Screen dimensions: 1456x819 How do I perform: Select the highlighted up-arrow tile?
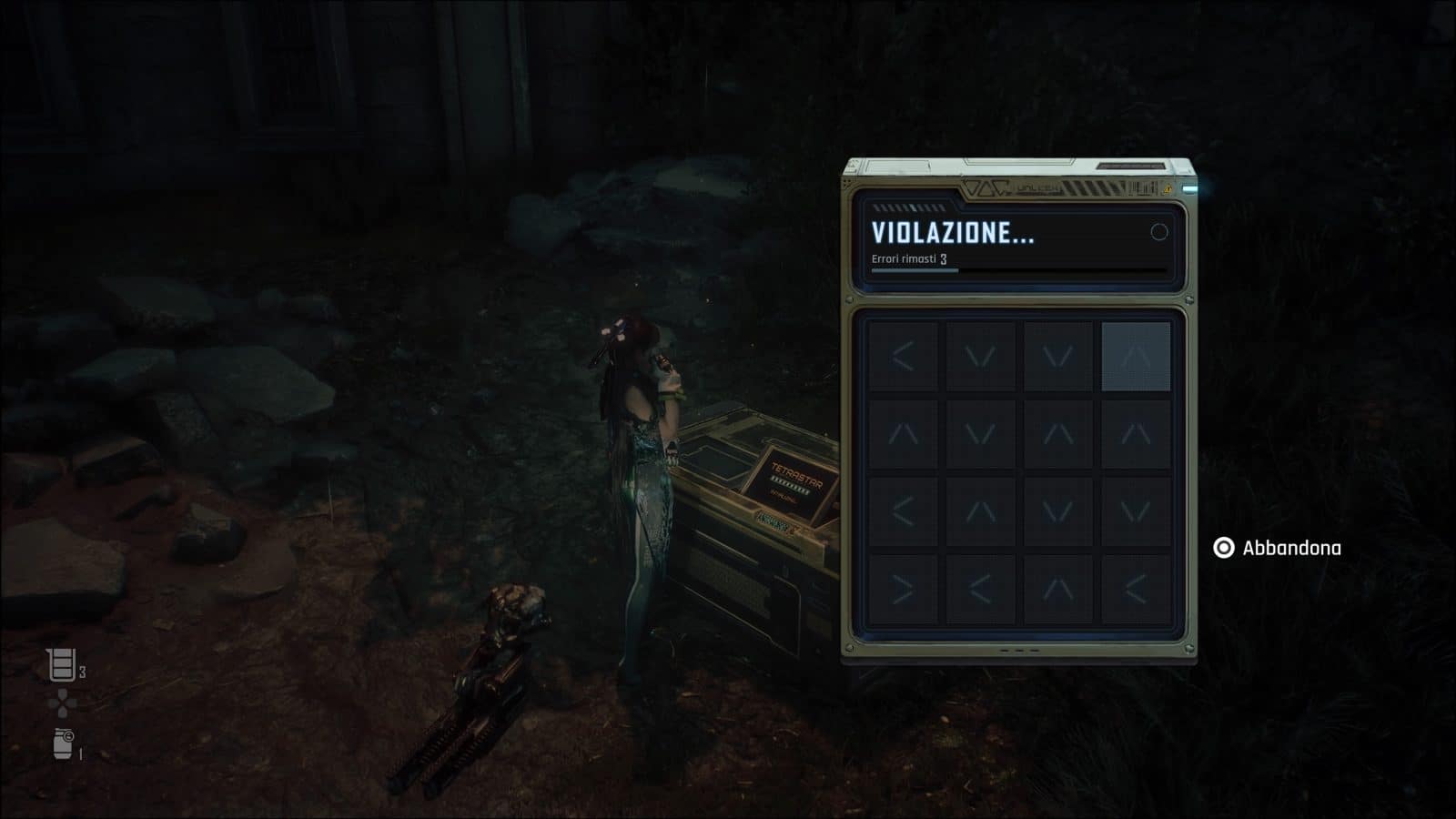point(1136,357)
